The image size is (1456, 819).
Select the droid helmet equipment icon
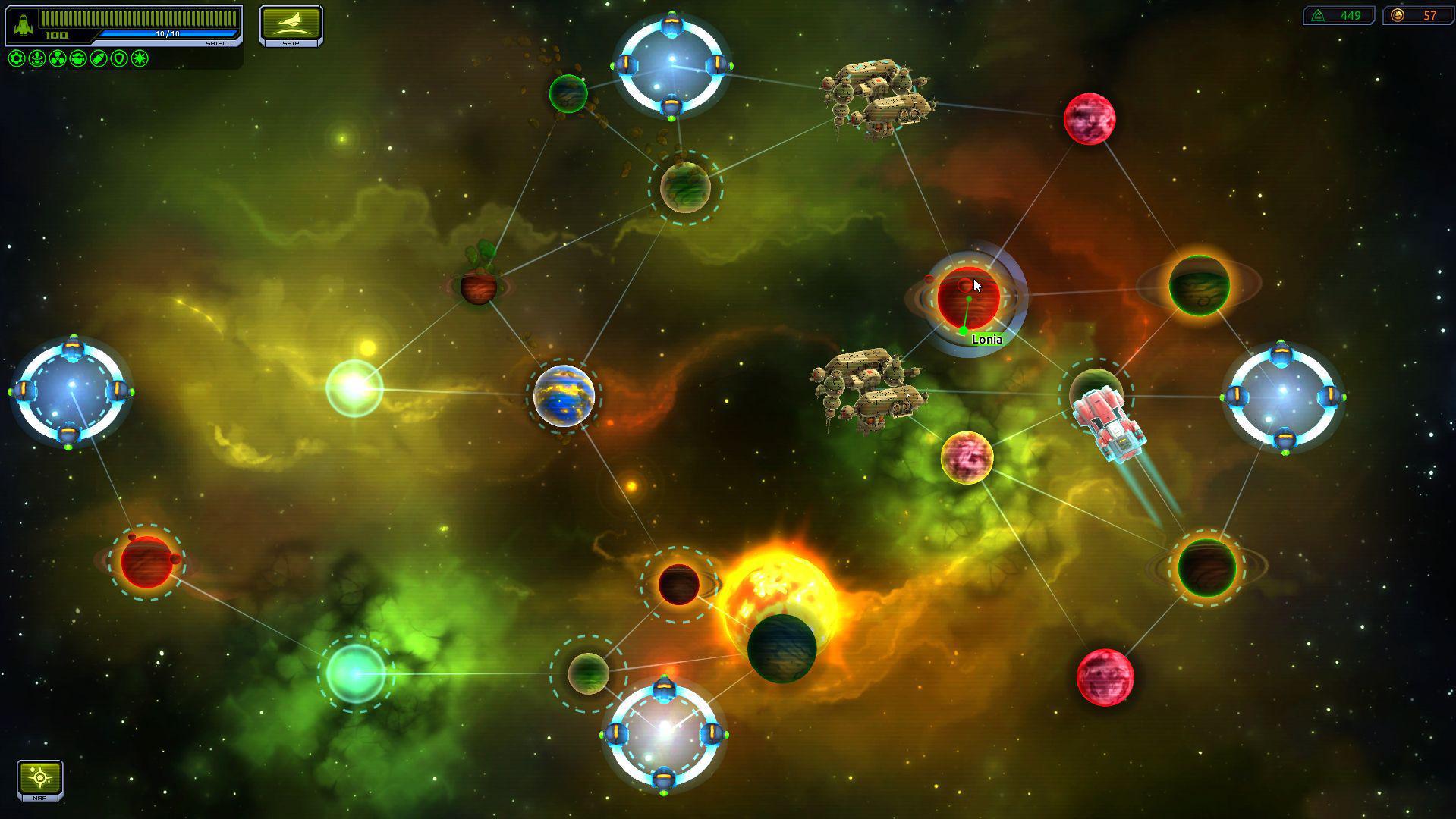point(77,58)
